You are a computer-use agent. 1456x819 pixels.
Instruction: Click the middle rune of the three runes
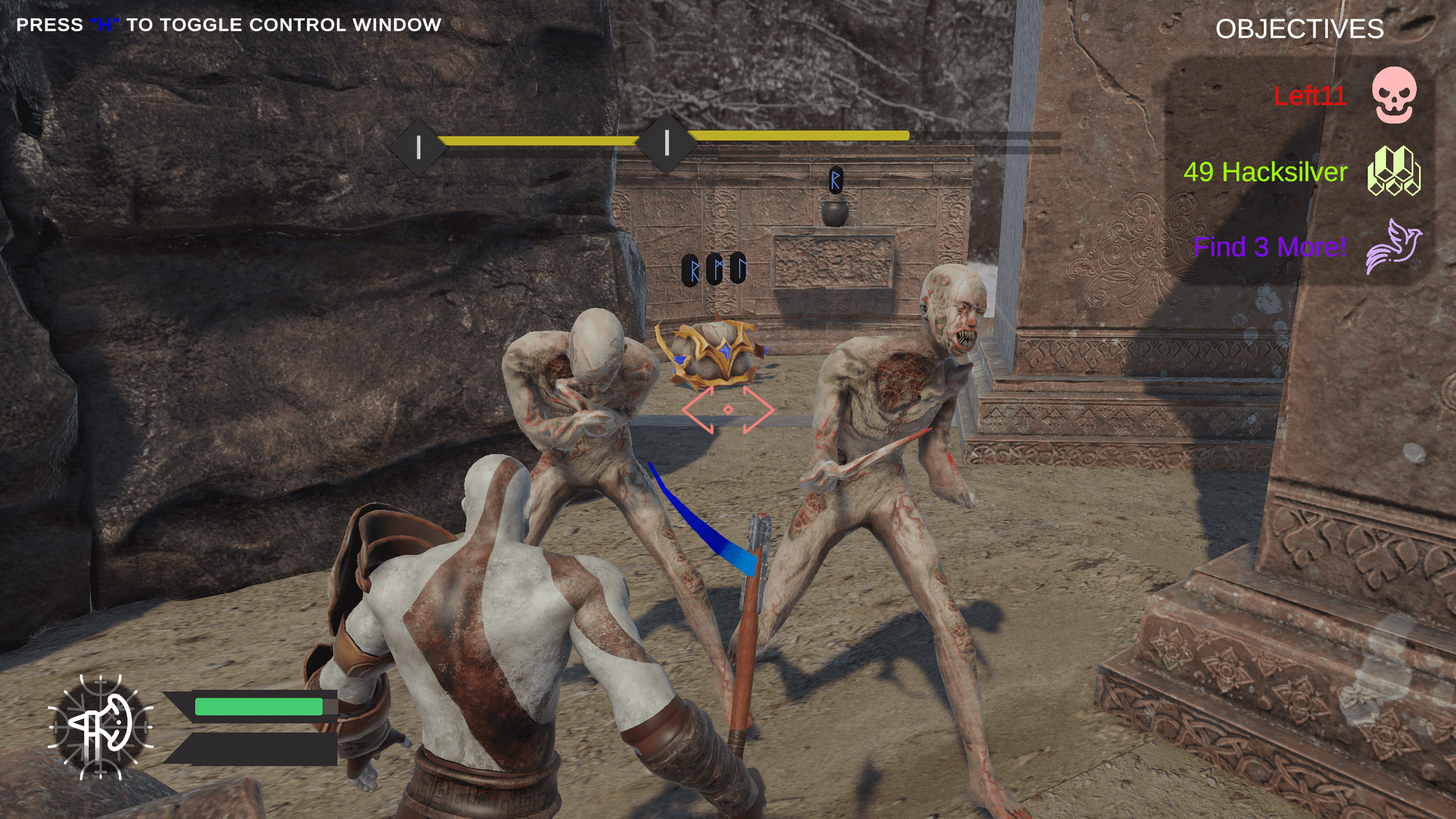[716, 269]
